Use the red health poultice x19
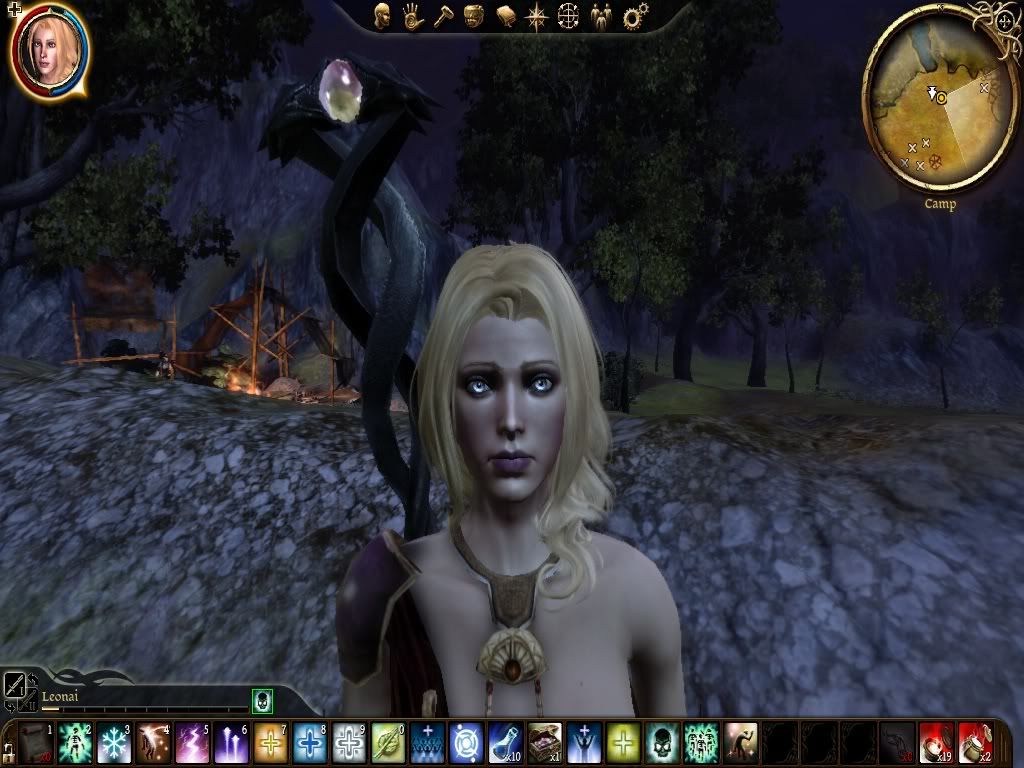The width and height of the screenshot is (1024, 768). click(x=936, y=744)
